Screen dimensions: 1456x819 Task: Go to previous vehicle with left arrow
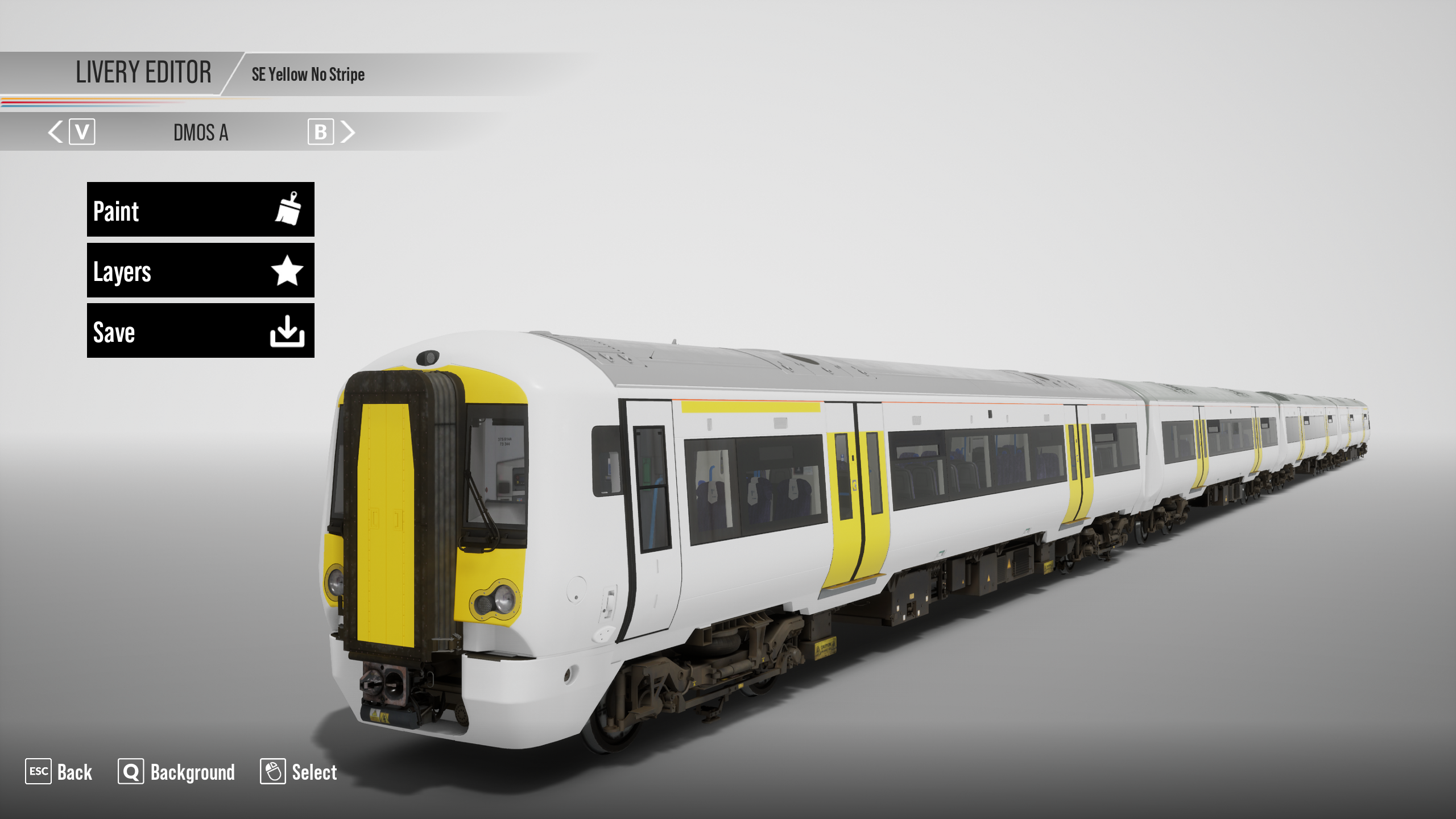[x=56, y=132]
